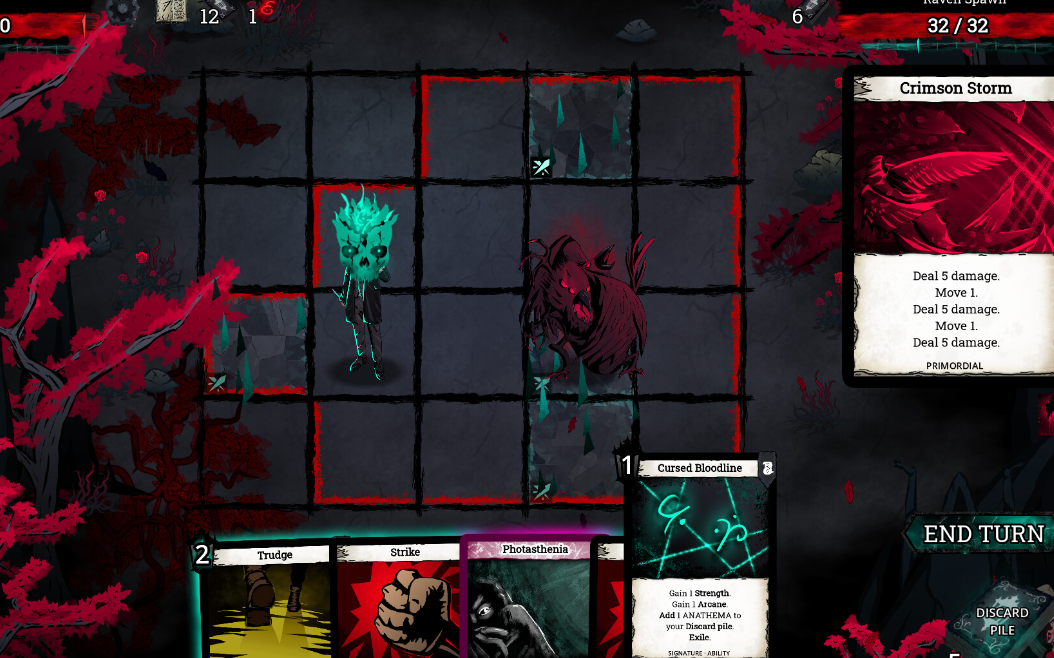End the current turn
The width and height of the screenshot is (1054, 658).
(984, 534)
